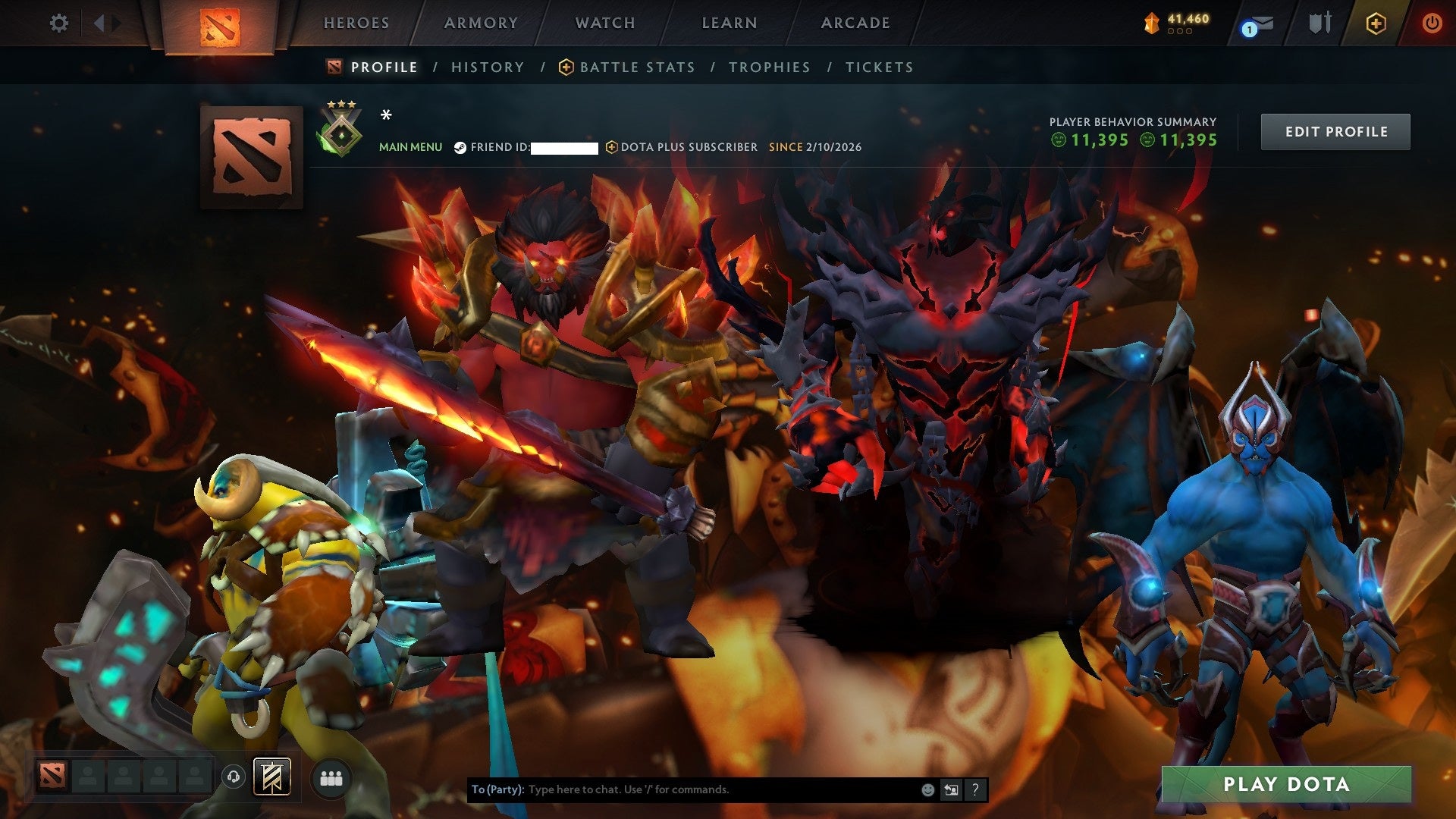Viewport: 1456px width, 819px height.
Task: Open the Dota Plus subscription hex icon
Action: click(x=1378, y=24)
